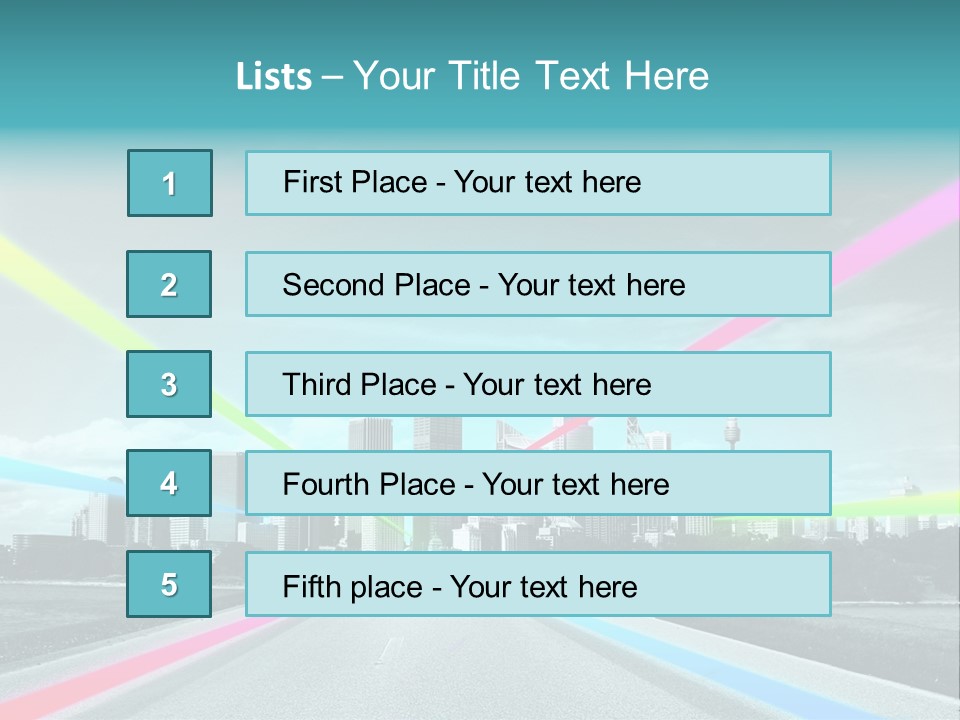Viewport: 960px width, 720px height.
Task: Select the number 2 box
Action: 169,284
